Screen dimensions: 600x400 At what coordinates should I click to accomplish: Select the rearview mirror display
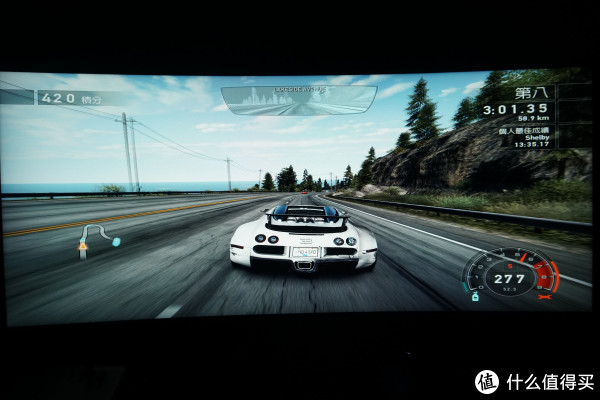298,100
